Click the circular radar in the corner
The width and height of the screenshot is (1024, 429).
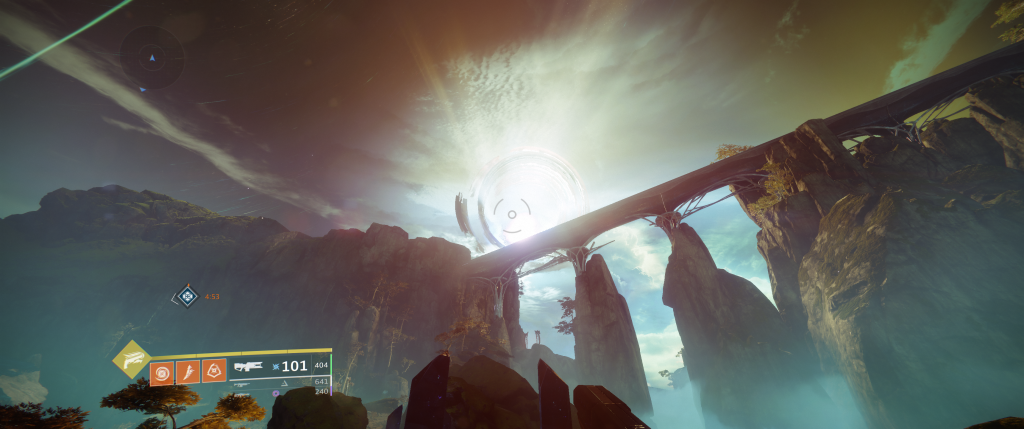click(x=152, y=58)
